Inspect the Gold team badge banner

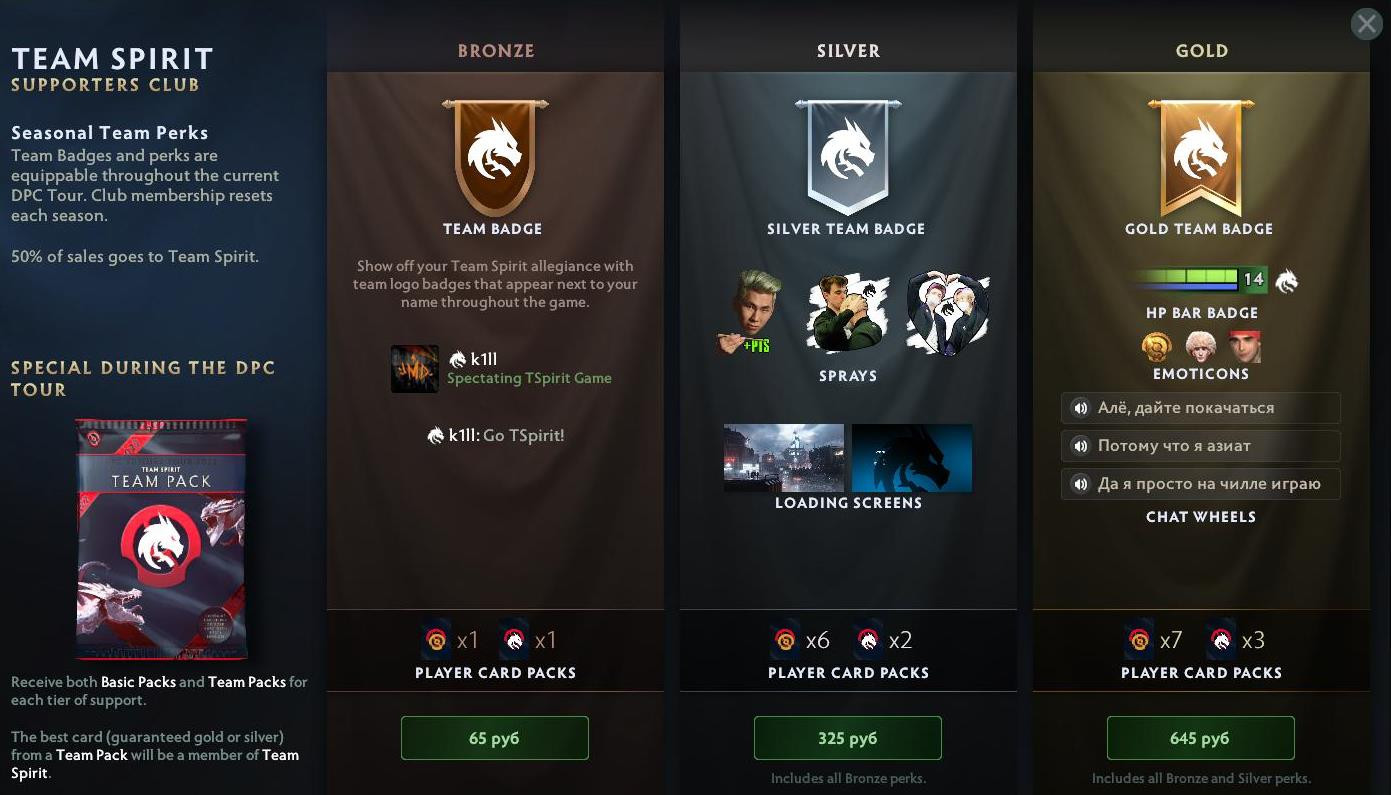pos(1201,156)
